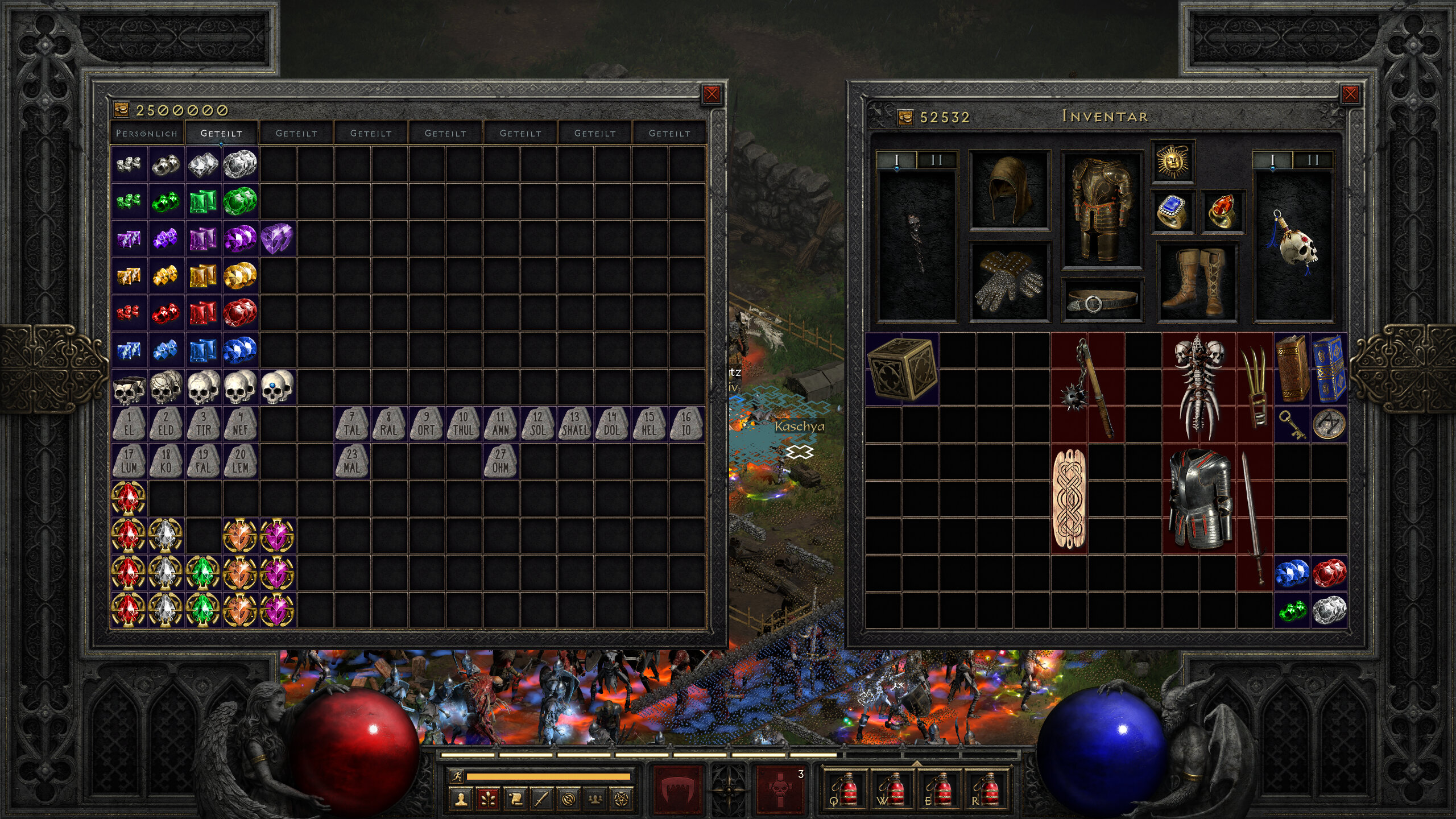Choose the sun amulet slot
This screenshot has width=1456, height=819.
pyautogui.click(x=1172, y=162)
